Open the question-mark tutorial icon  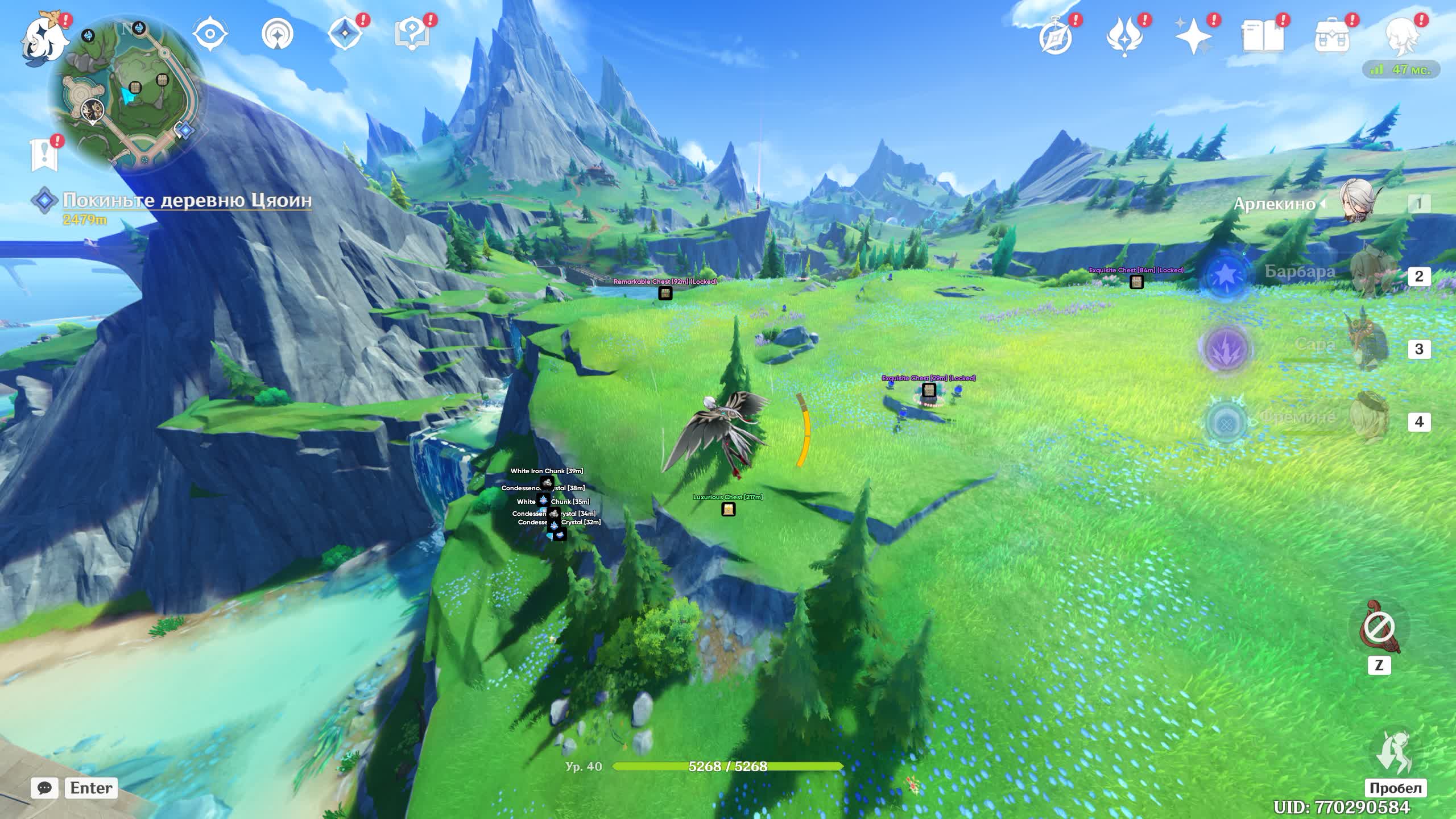[x=411, y=34]
